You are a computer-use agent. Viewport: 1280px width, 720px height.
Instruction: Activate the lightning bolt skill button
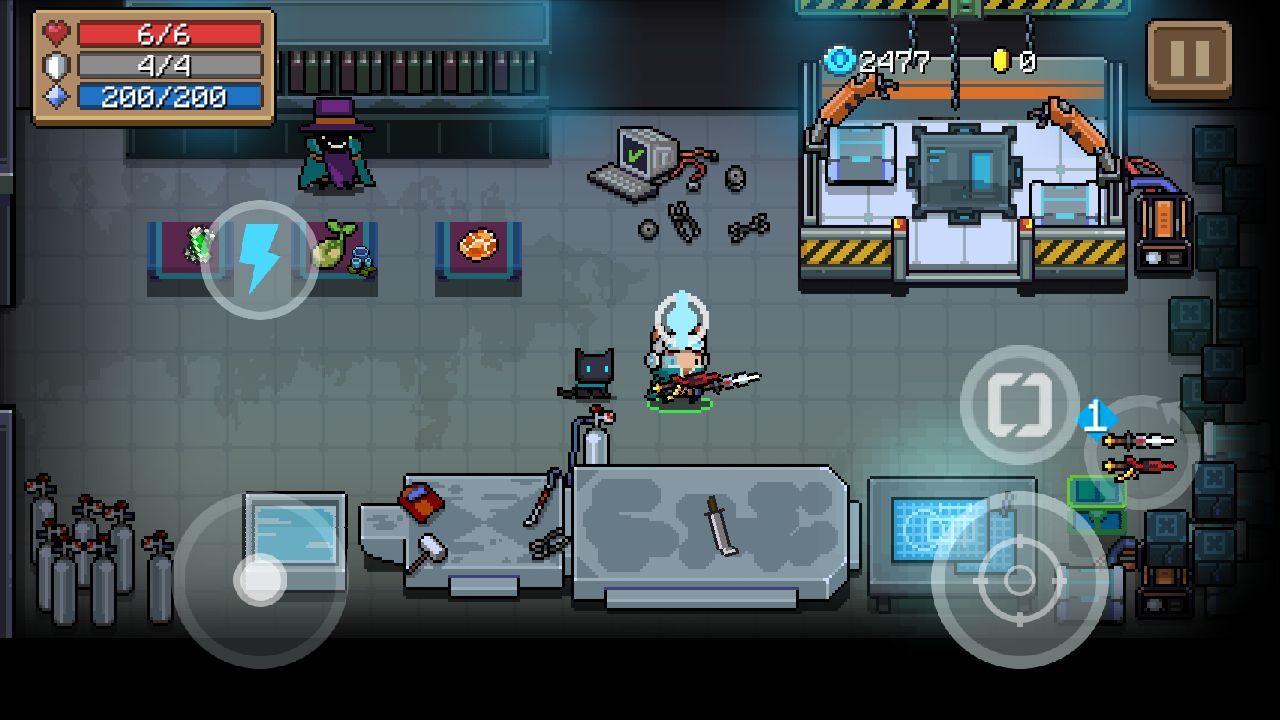(260, 259)
